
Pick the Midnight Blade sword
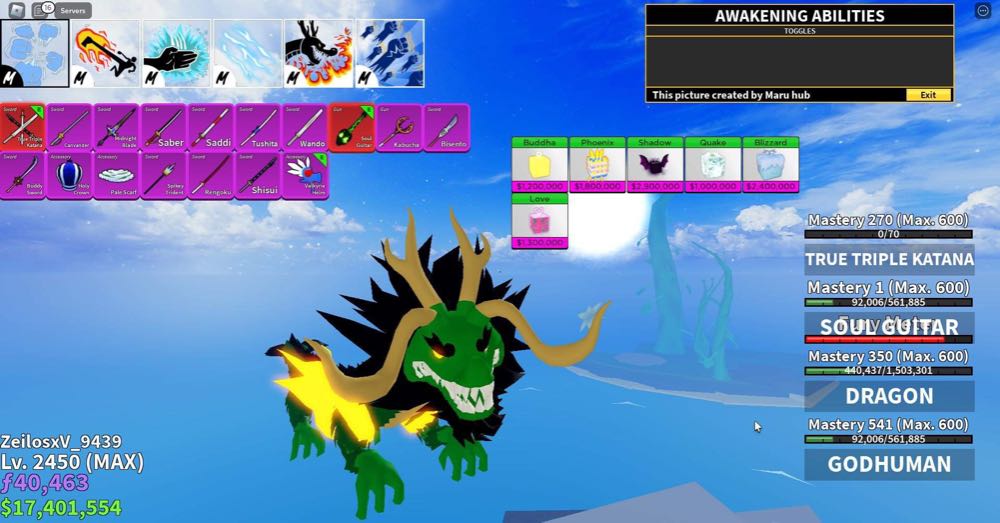pos(117,127)
